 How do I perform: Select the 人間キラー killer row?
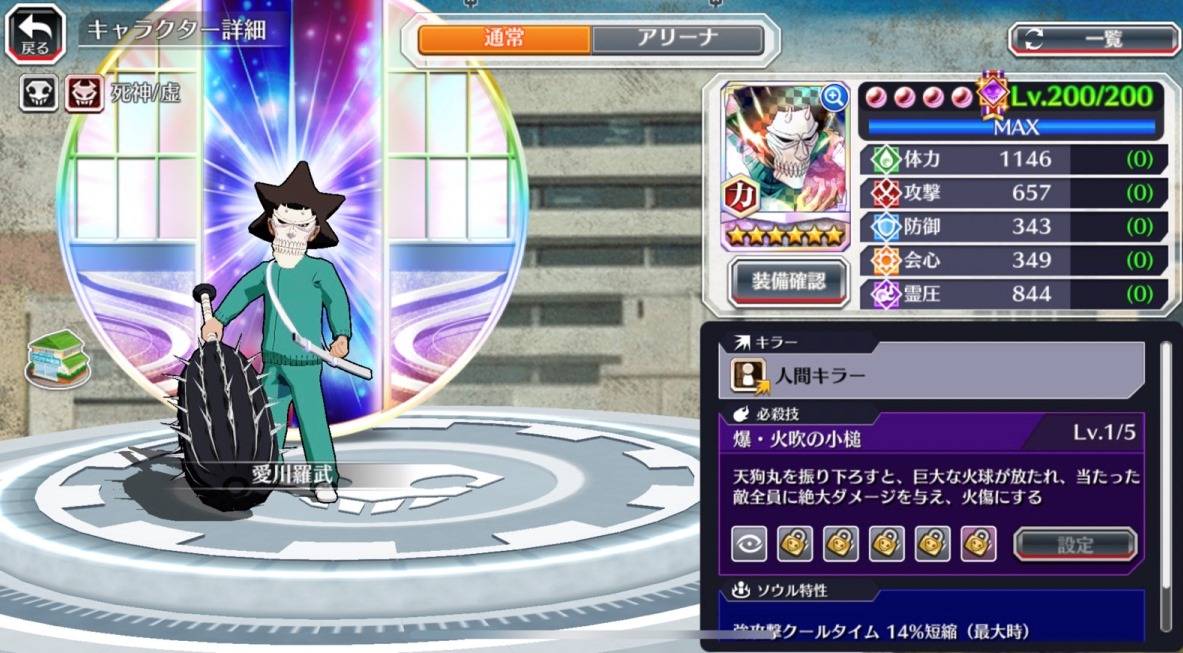pos(930,375)
